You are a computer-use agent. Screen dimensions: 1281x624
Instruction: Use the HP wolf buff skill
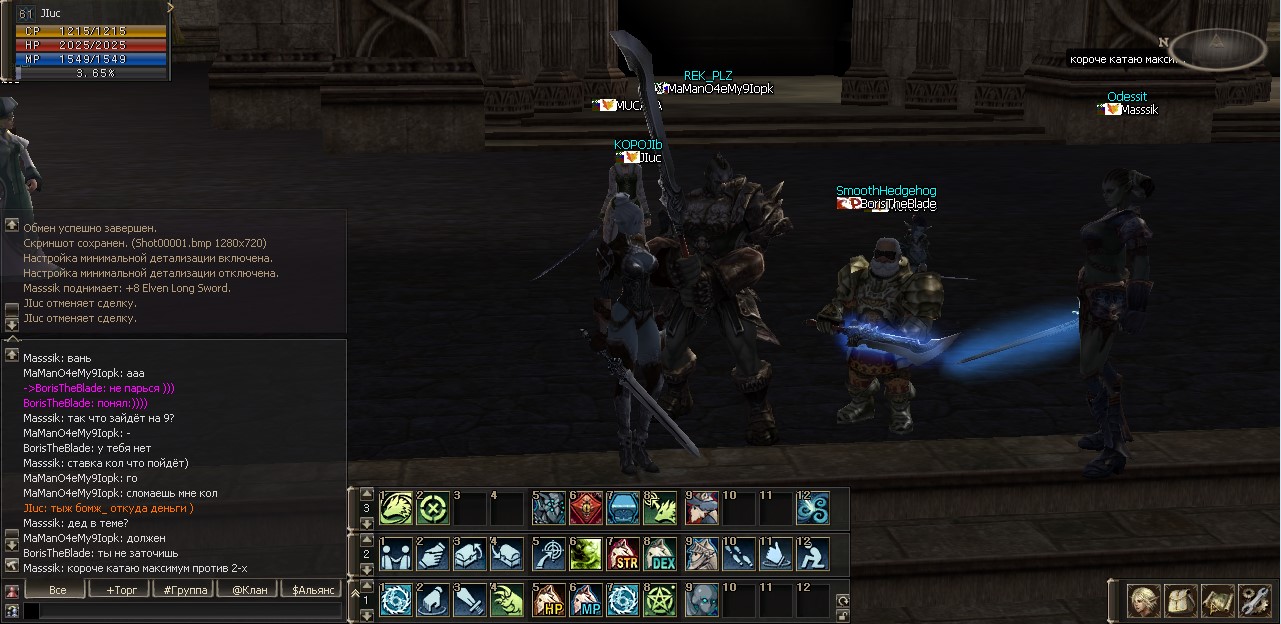549,600
